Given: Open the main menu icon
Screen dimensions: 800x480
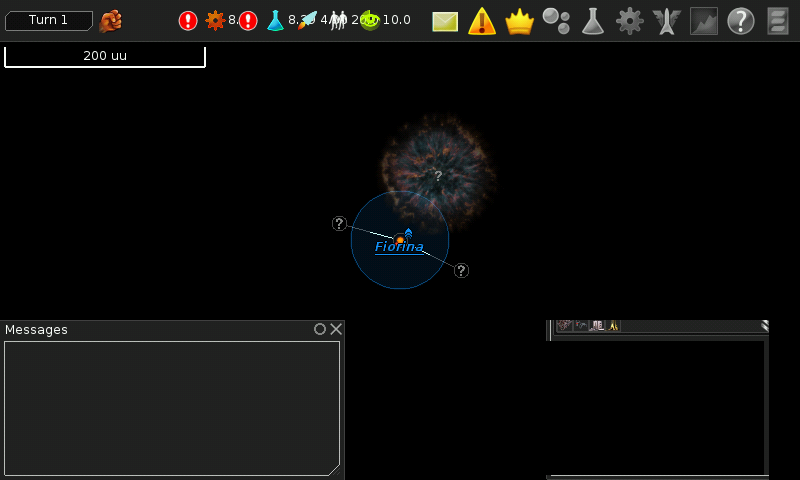Looking at the screenshot, I should click(777, 21).
